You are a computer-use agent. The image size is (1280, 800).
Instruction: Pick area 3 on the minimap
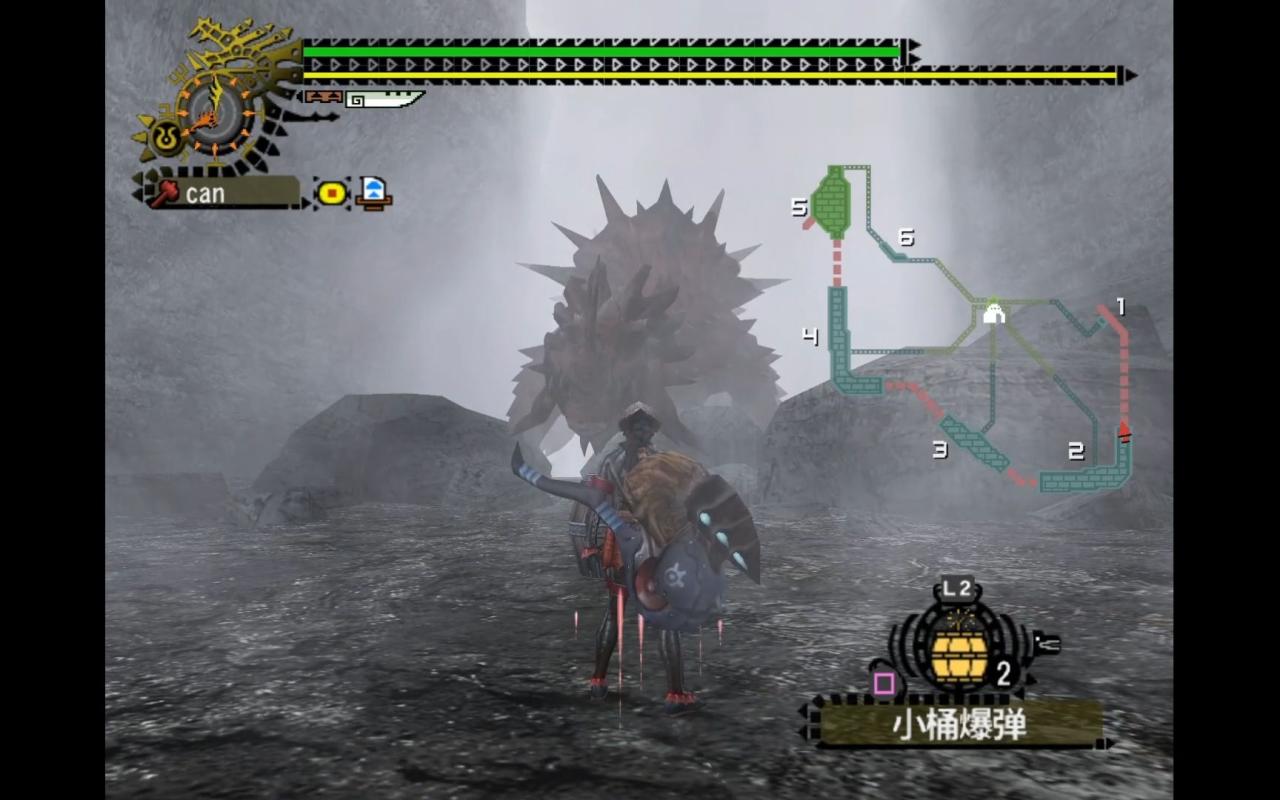click(972, 443)
